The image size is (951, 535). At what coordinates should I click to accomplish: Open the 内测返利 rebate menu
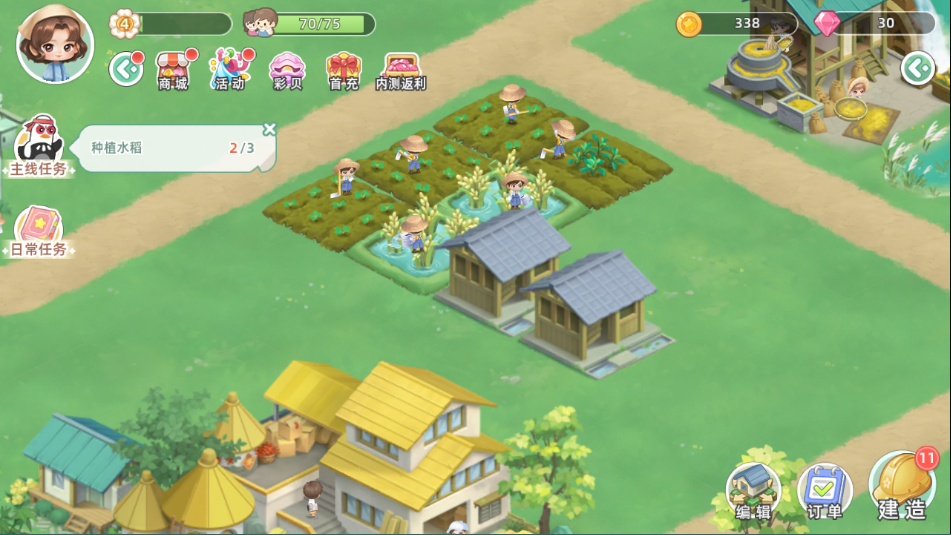(401, 70)
